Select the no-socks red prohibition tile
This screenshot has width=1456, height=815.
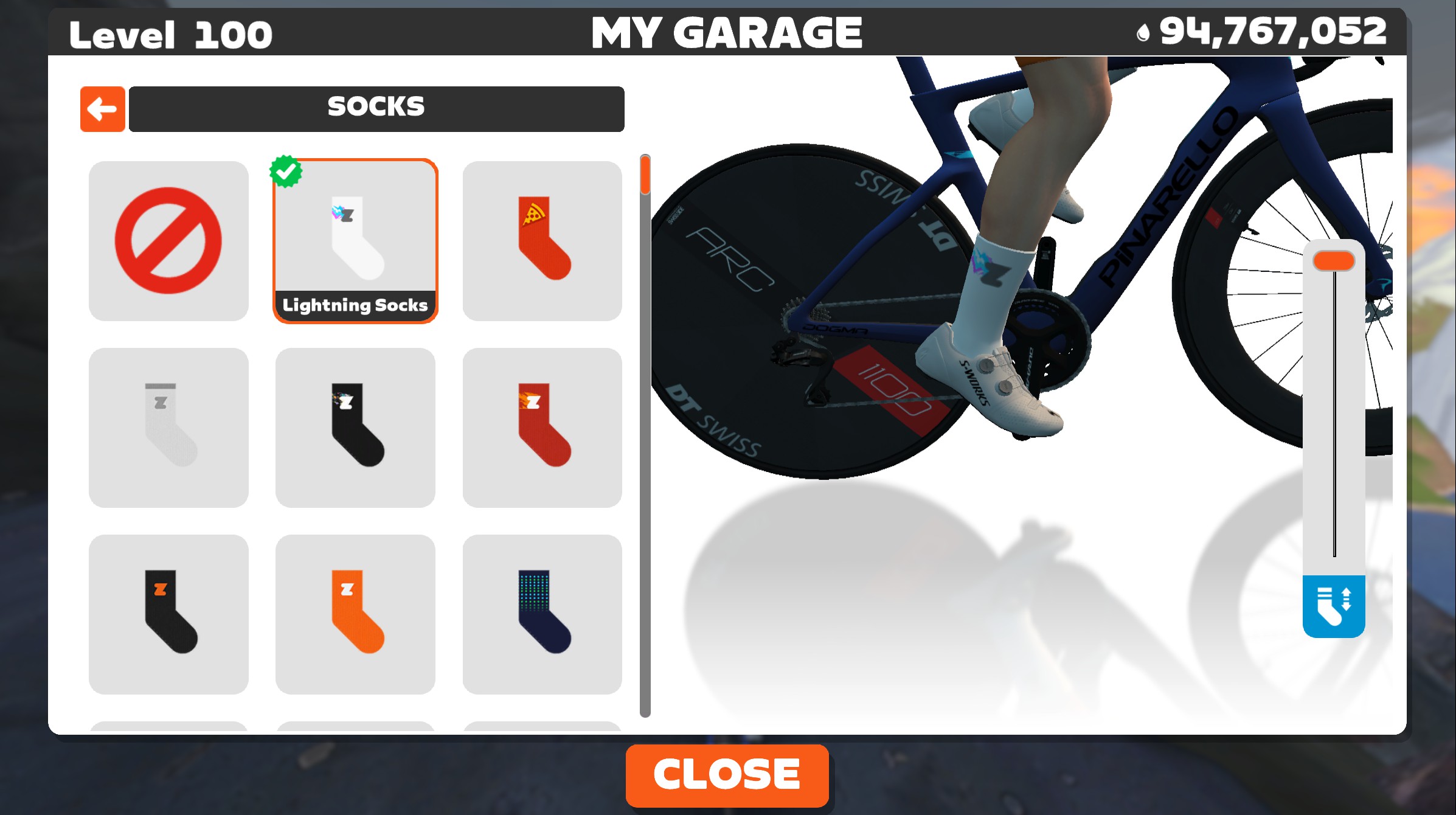[168, 241]
